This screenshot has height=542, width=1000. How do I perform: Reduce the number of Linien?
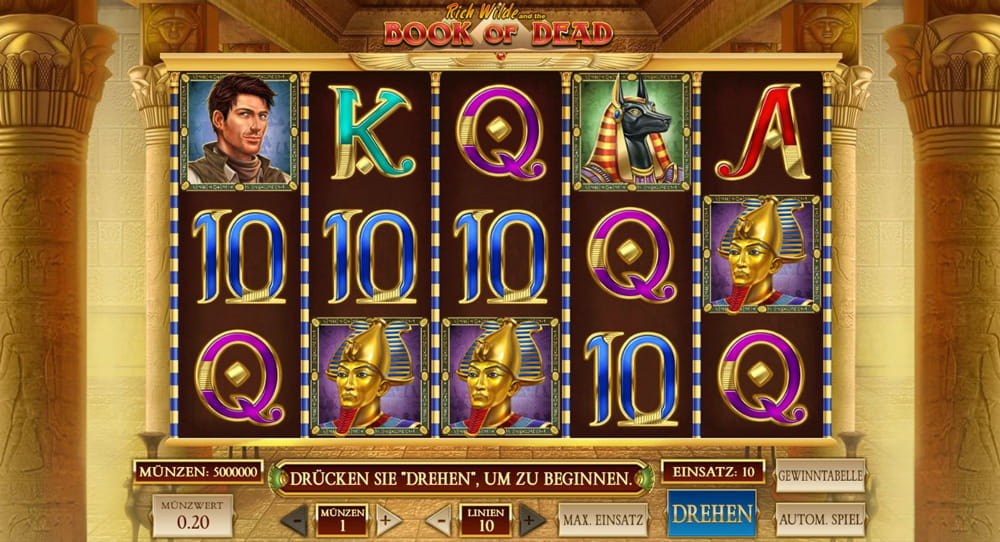click(x=438, y=520)
